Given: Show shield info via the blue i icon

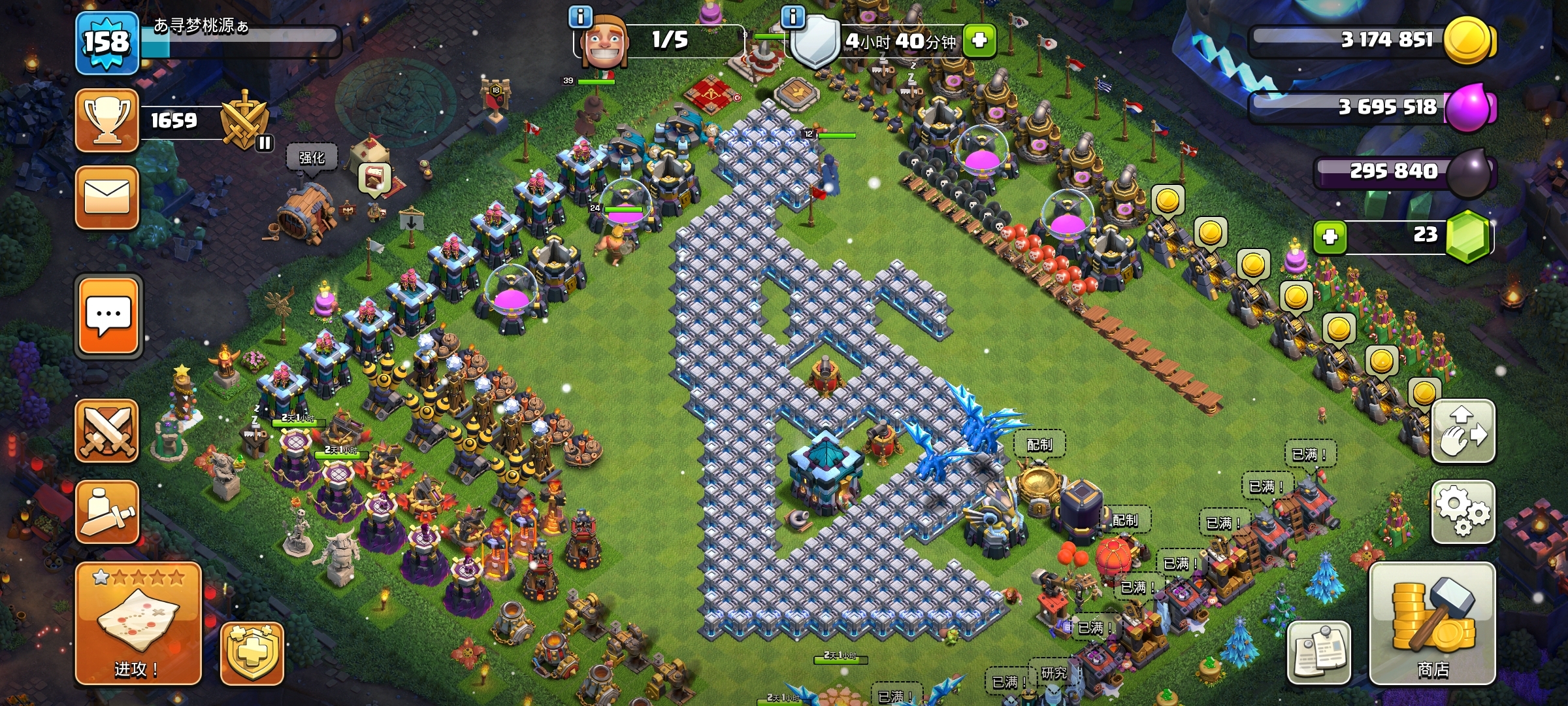Looking at the screenshot, I should (x=792, y=16).
